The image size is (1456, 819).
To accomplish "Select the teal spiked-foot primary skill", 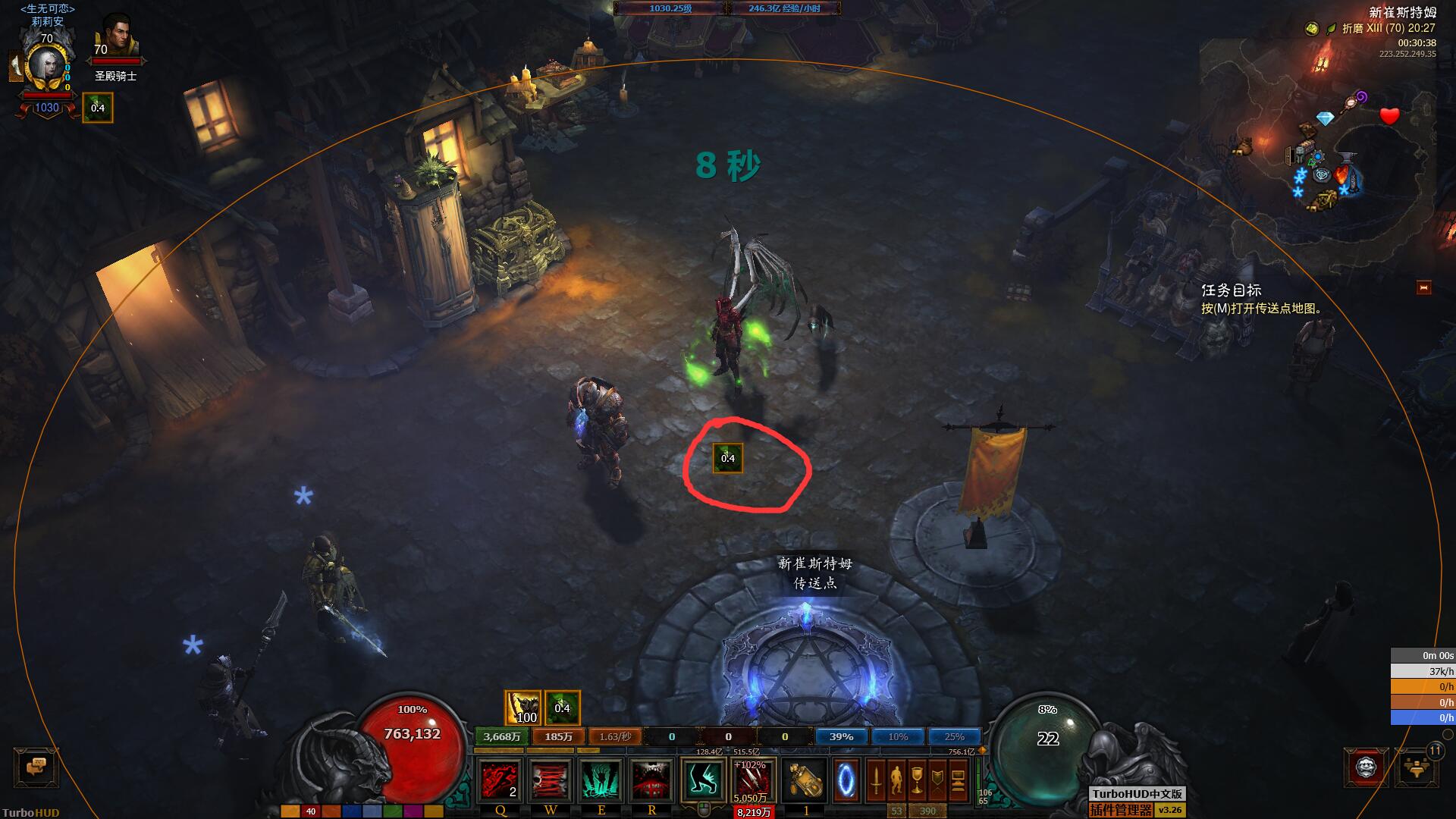I will (703, 780).
